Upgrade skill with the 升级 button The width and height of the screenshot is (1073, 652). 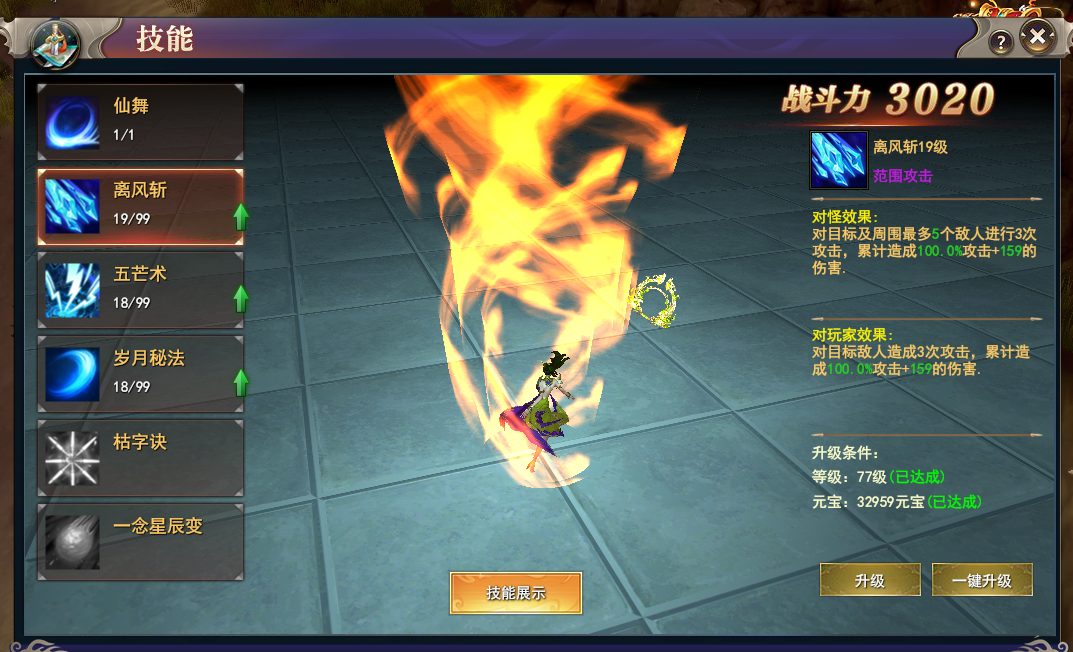870,580
